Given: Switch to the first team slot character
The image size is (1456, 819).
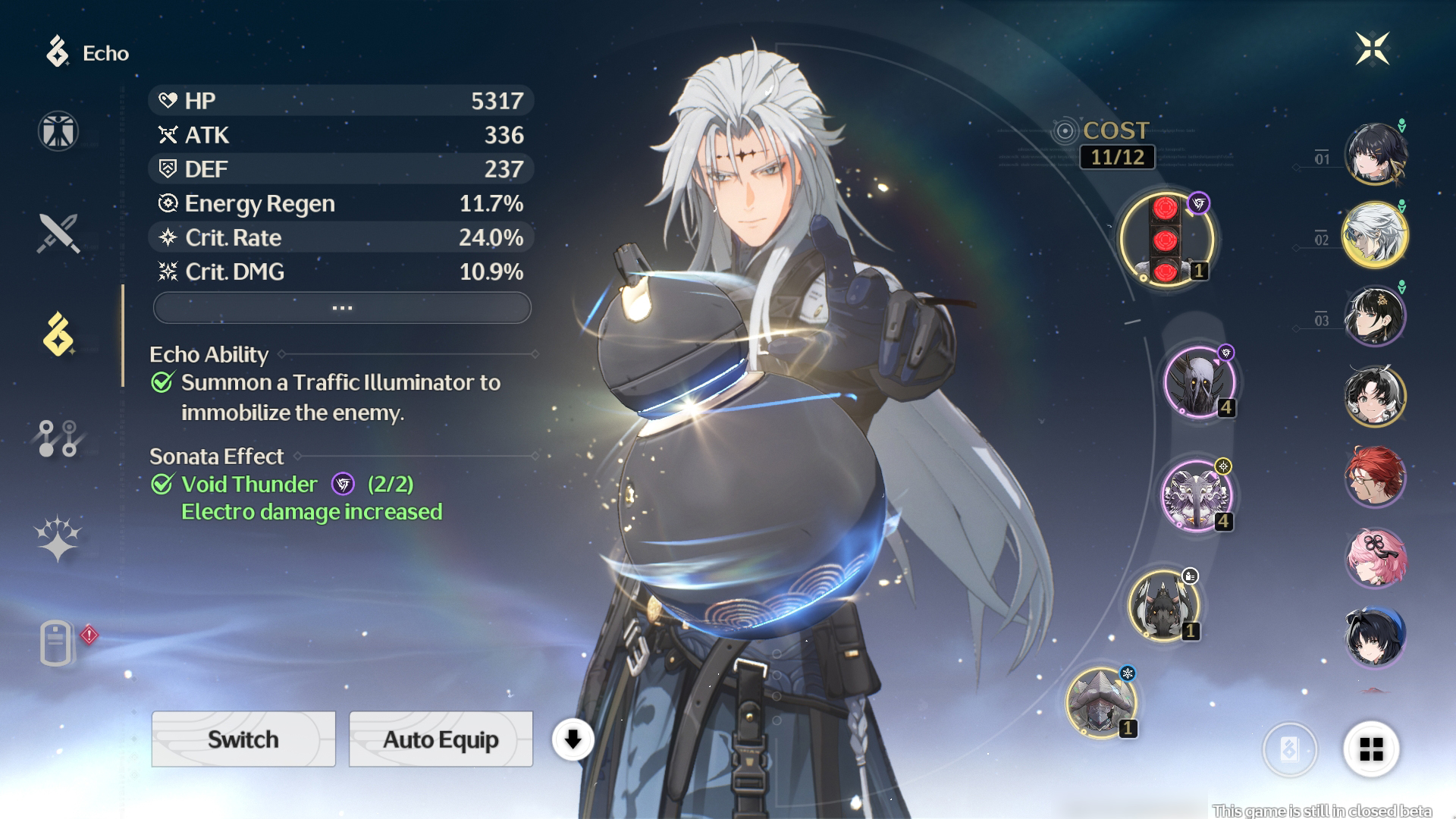Looking at the screenshot, I should 1374,154.
